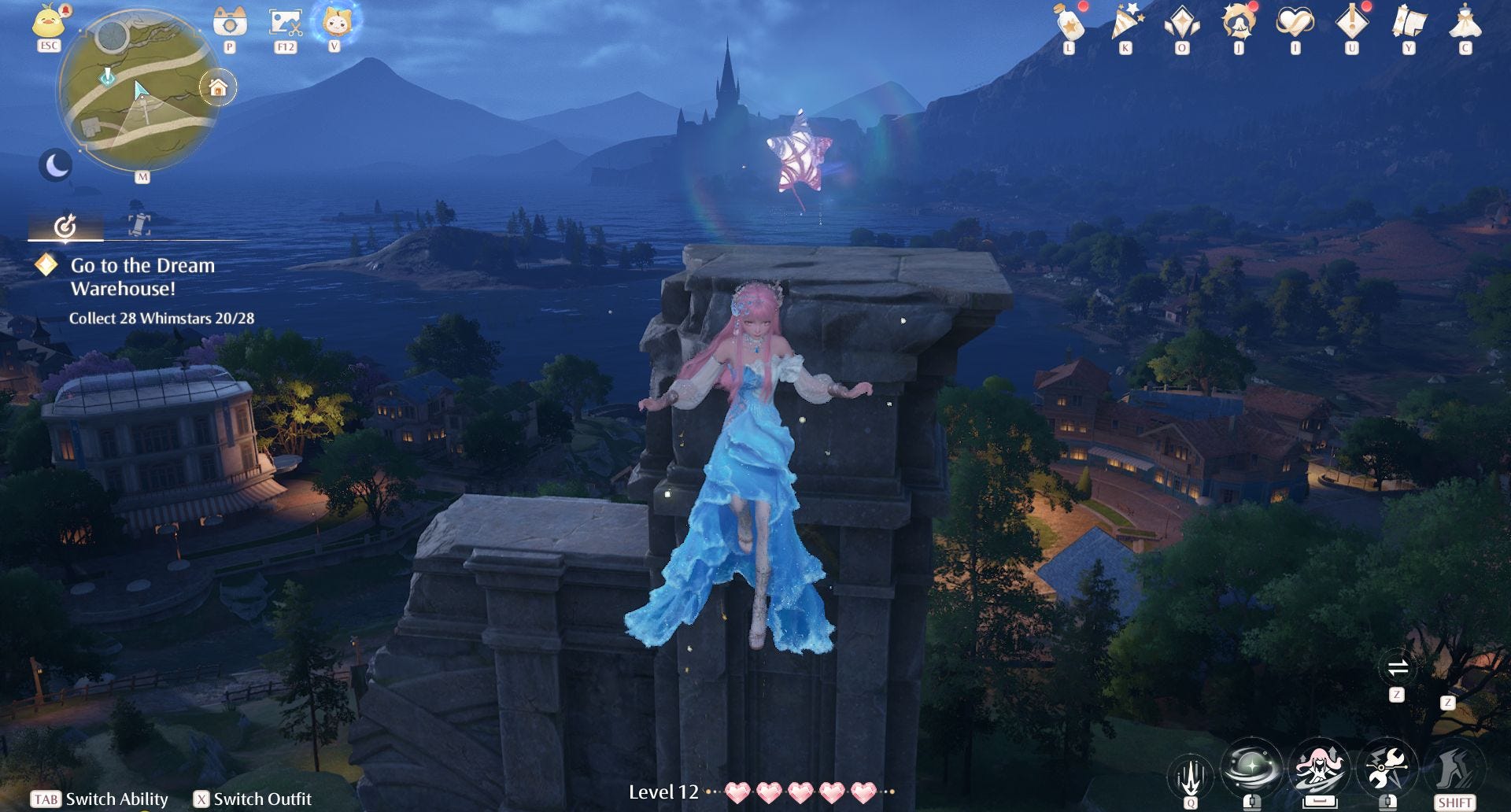
Task: Open the cat-shaped camera photo mode
Action: click(230, 22)
